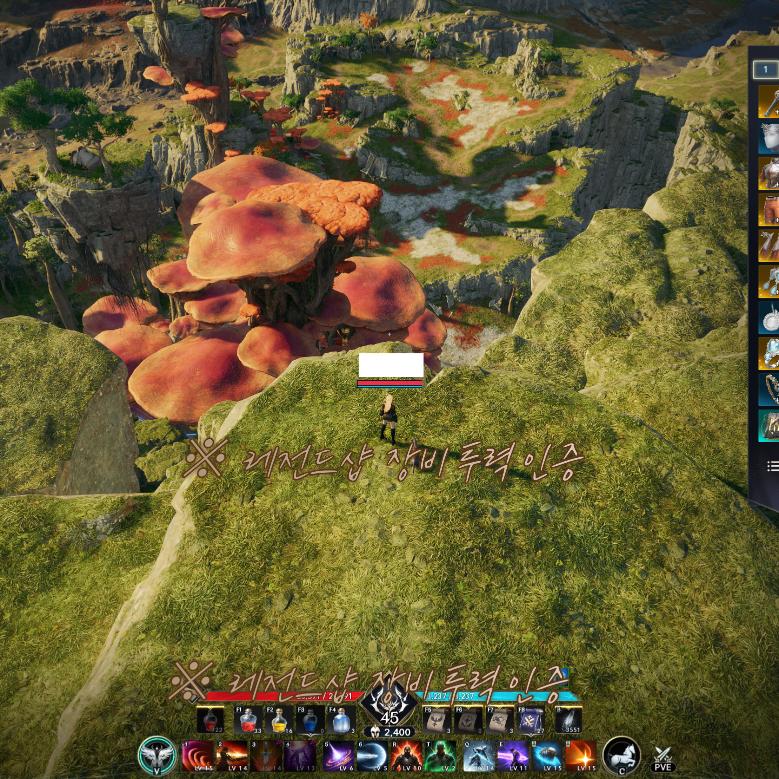Viewport: 779px width, 779px height.
Task: Summon the white horse mount
Action: click(621, 755)
